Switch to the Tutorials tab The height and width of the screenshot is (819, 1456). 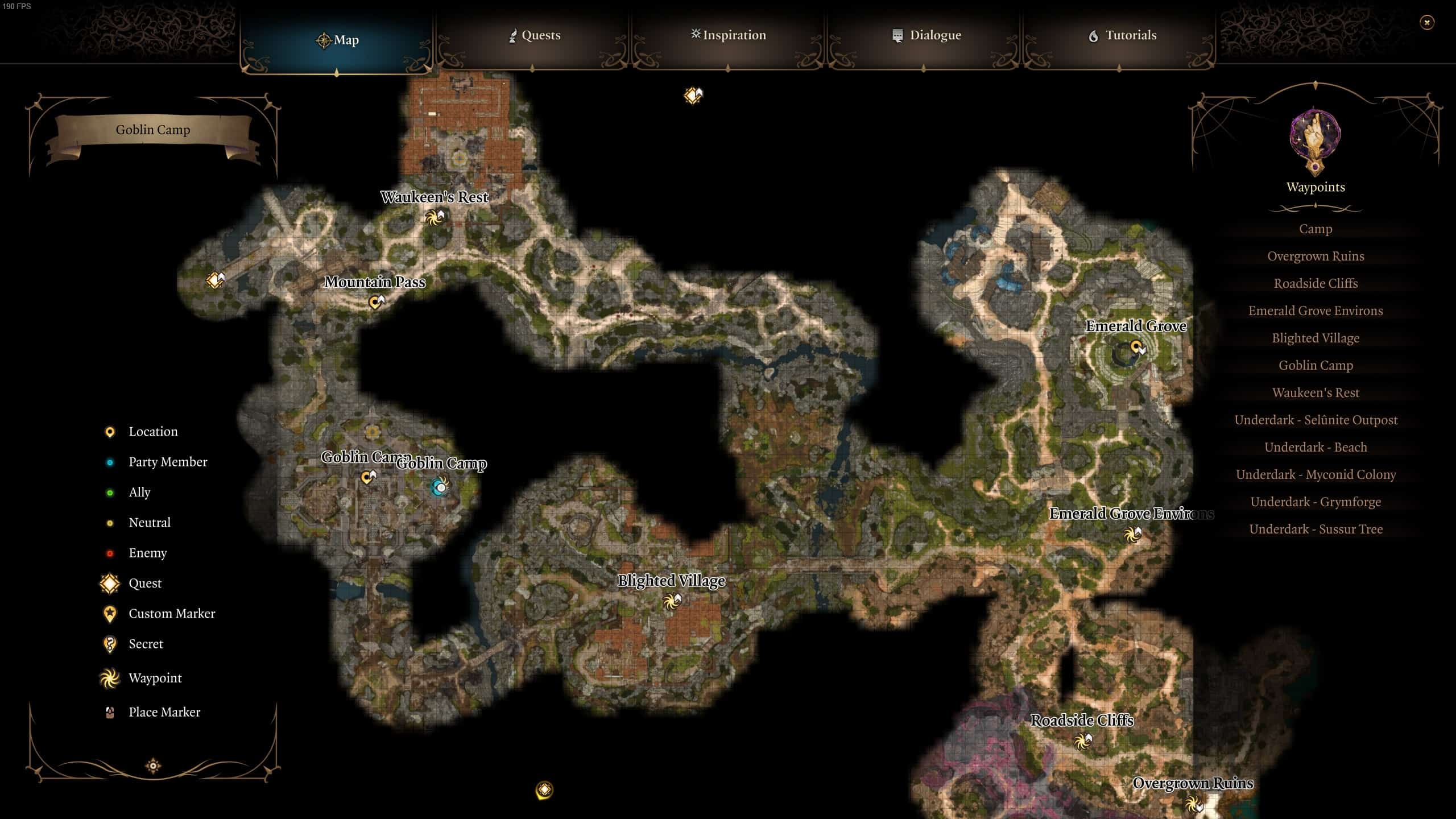coord(1123,35)
